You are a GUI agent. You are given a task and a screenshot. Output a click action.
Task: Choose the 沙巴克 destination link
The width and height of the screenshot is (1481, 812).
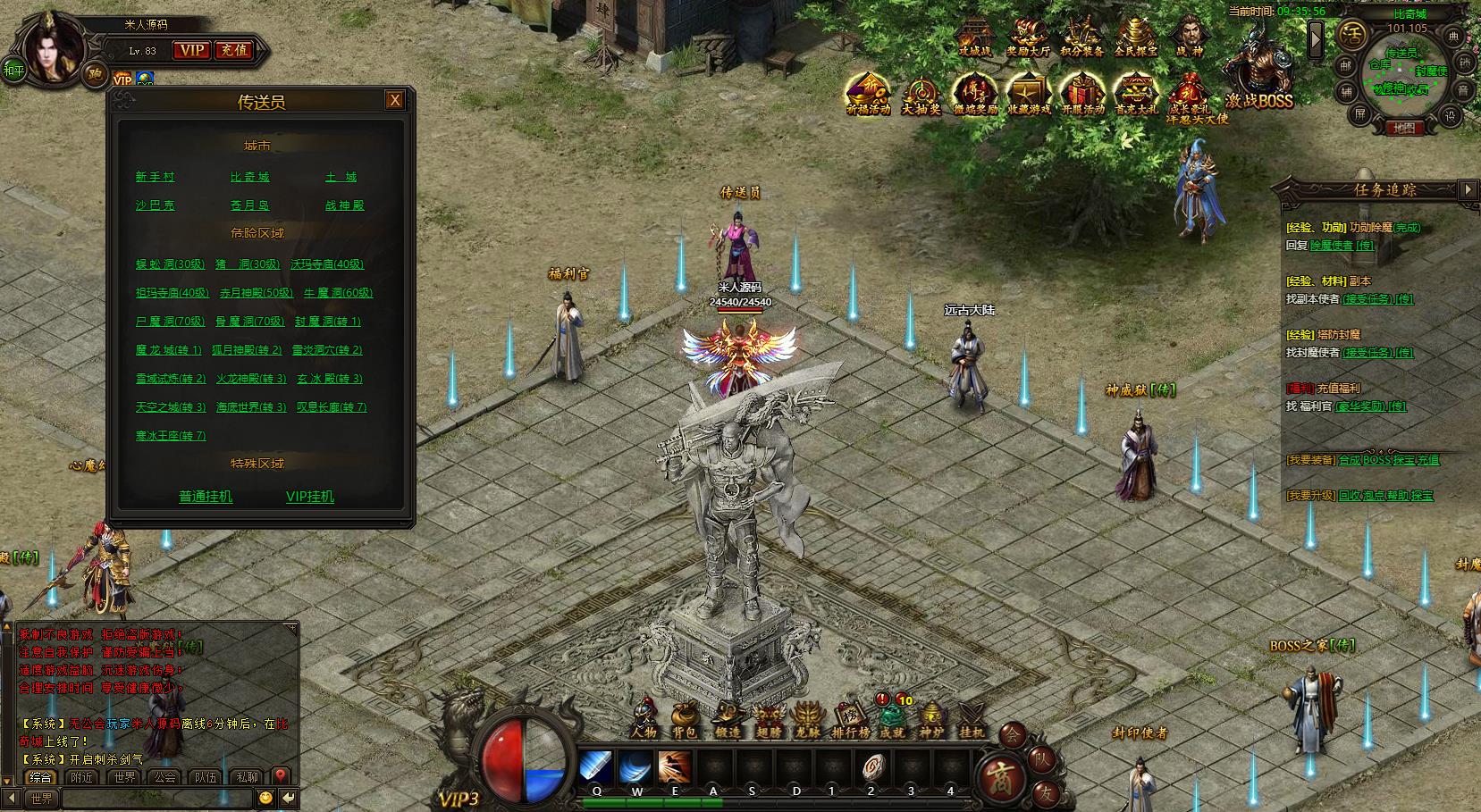tap(156, 205)
